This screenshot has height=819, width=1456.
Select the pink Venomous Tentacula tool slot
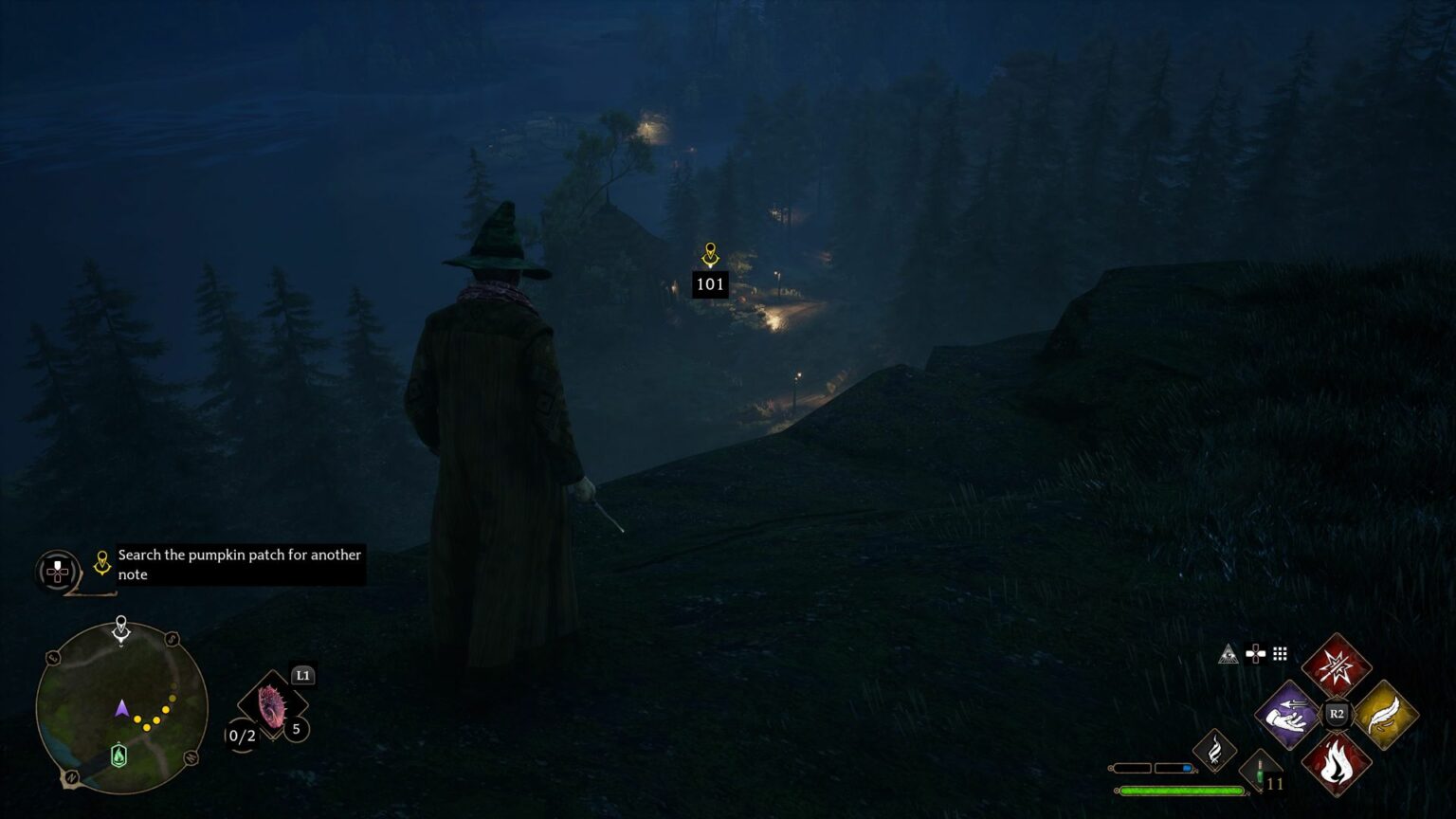click(x=272, y=706)
